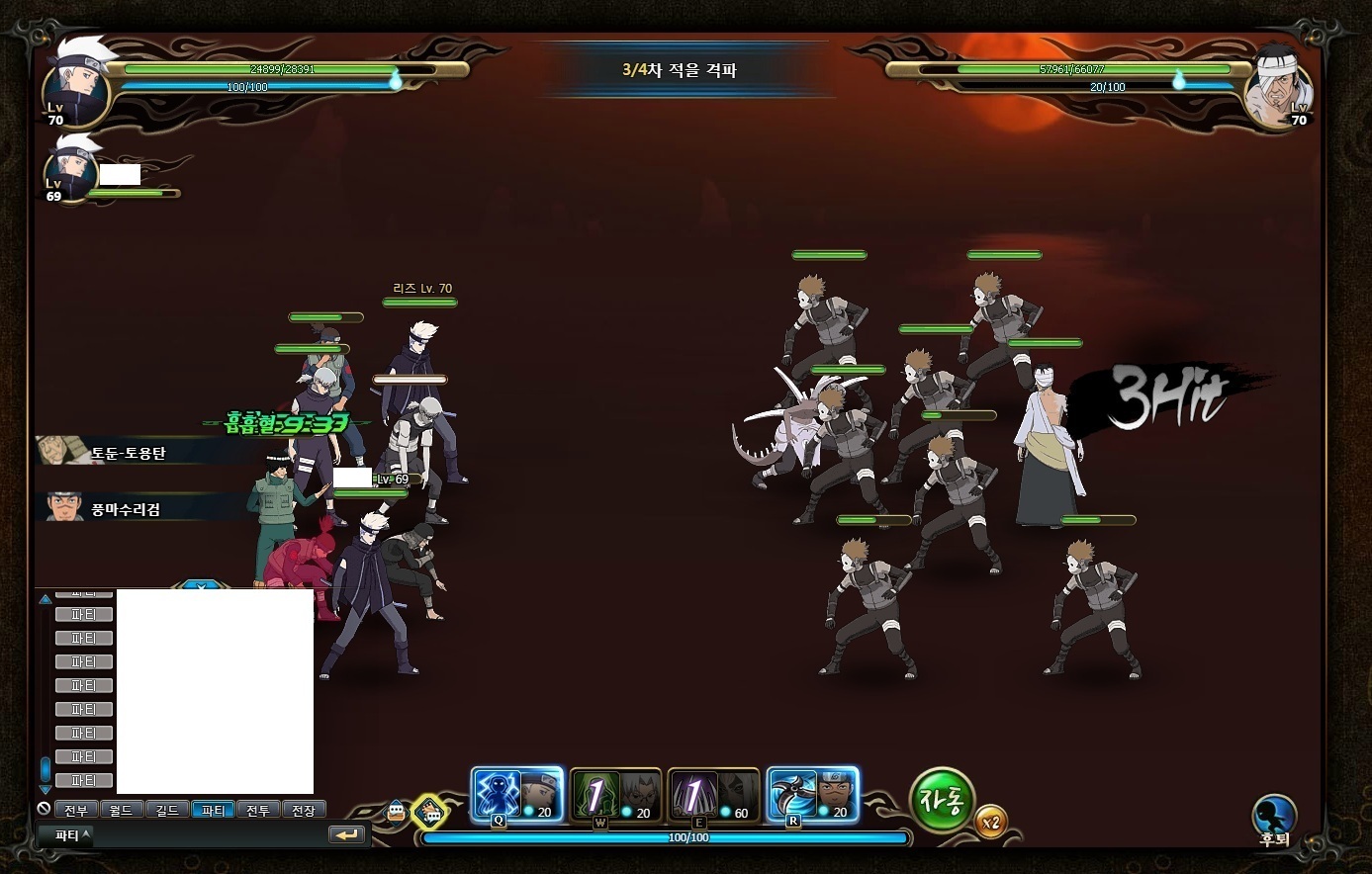This screenshot has width=1372, height=874.
Task: Open the 파티 chat channel dropdown
Action: tap(71, 834)
